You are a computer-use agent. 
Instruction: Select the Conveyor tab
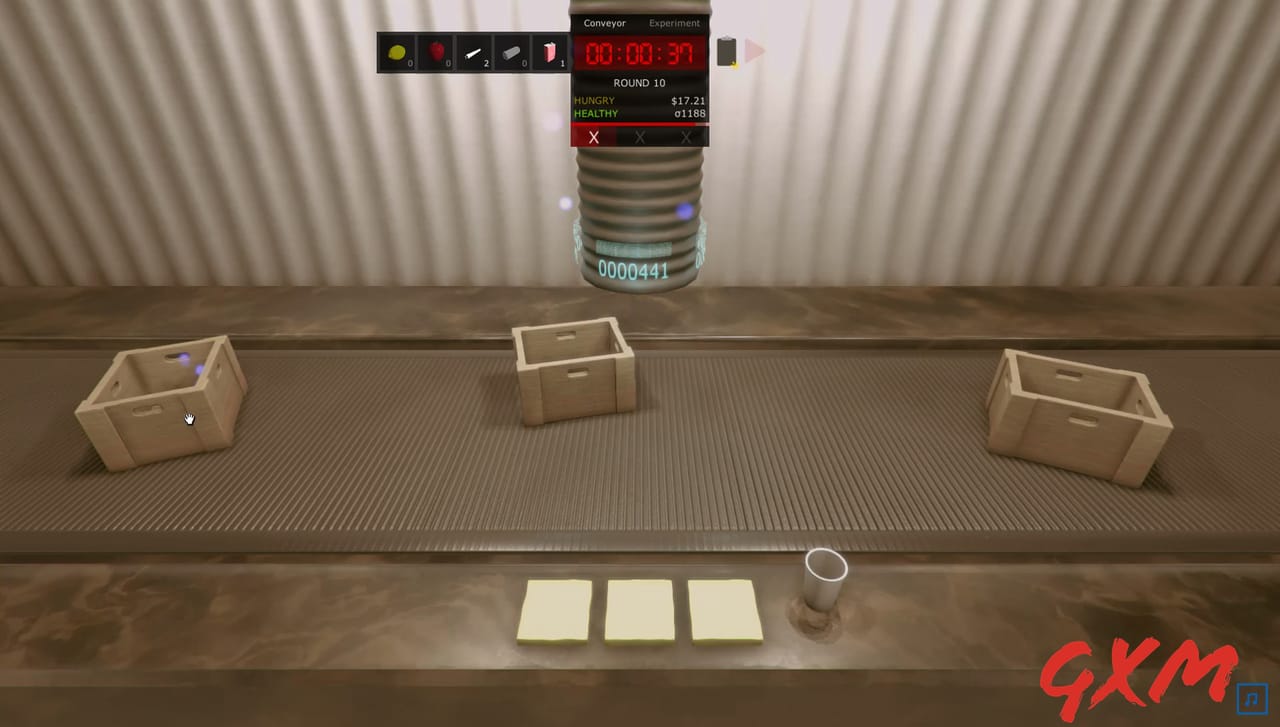[604, 23]
